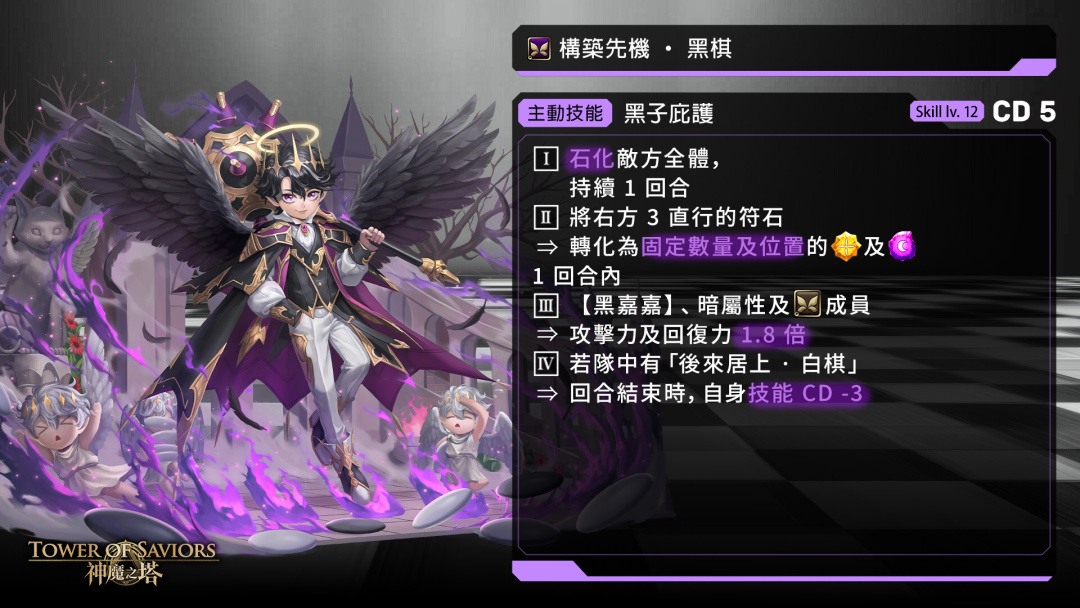Click the purple race icon beside 構築先機 · 黑棋
Viewport: 1080px width, 608px height.
[x=539, y=48]
